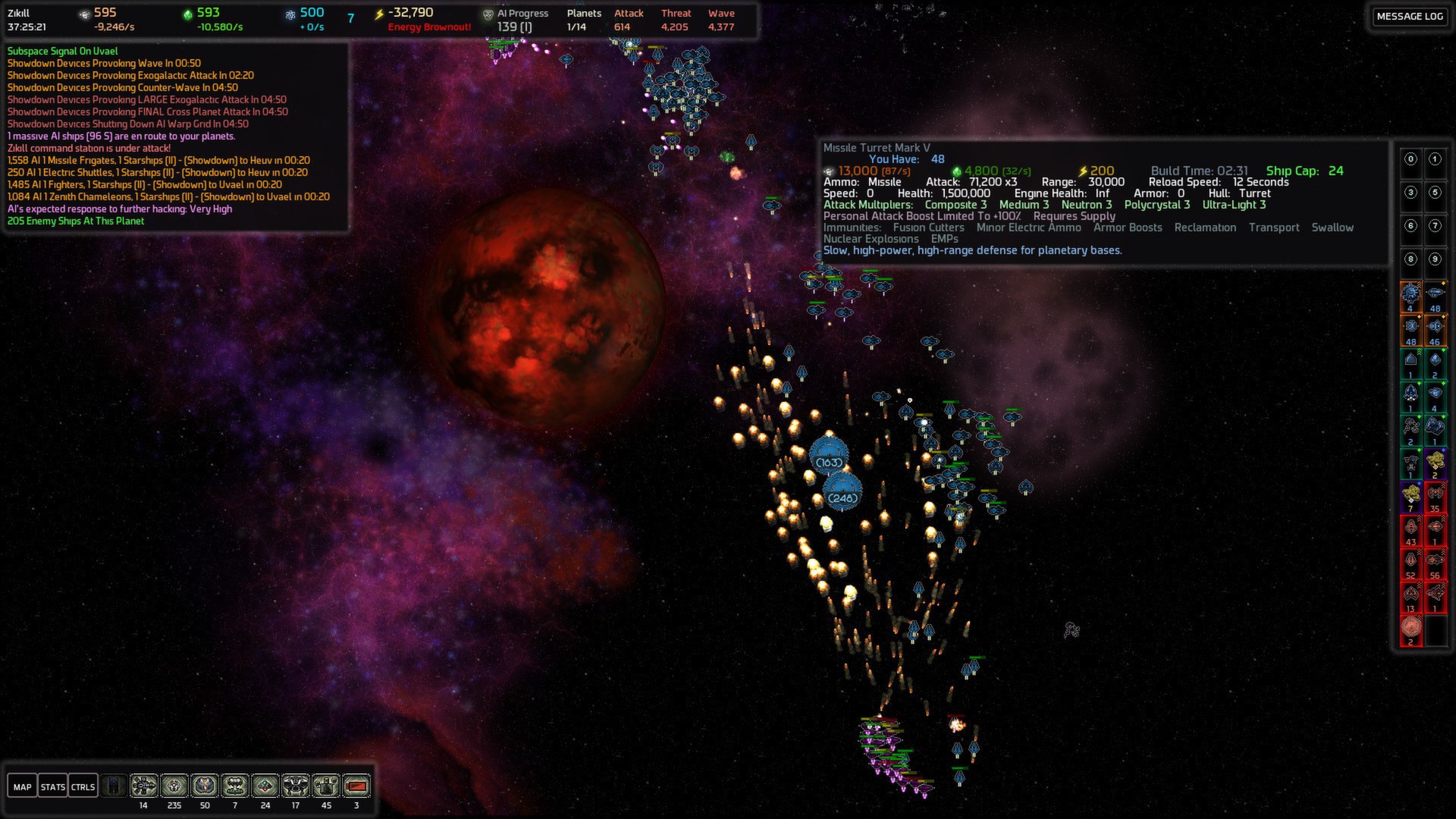Click the CTRLS button
Screen dimensions: 1456x819
point(83,786)
